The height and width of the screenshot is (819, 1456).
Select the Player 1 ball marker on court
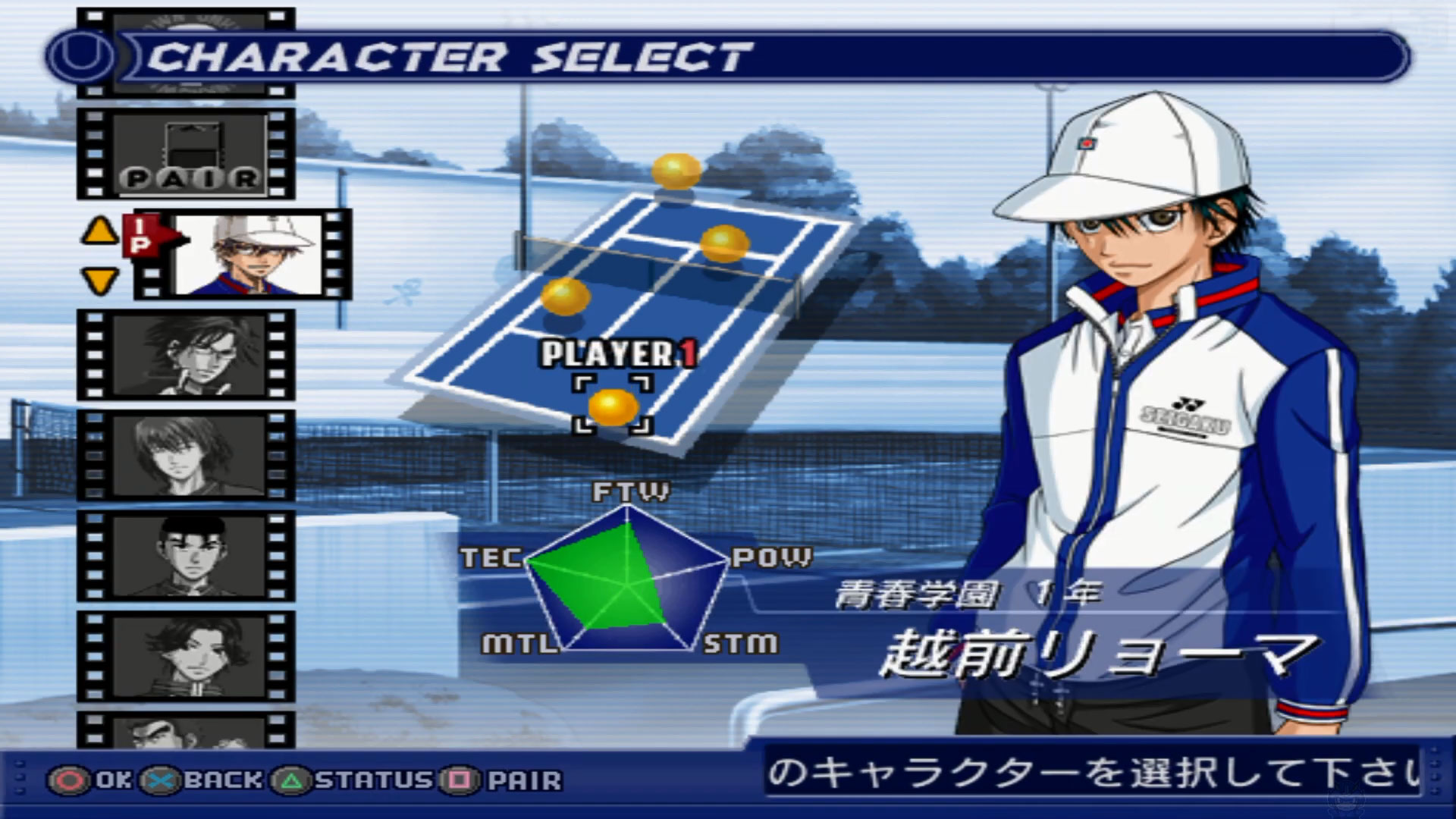click(613, 406)
